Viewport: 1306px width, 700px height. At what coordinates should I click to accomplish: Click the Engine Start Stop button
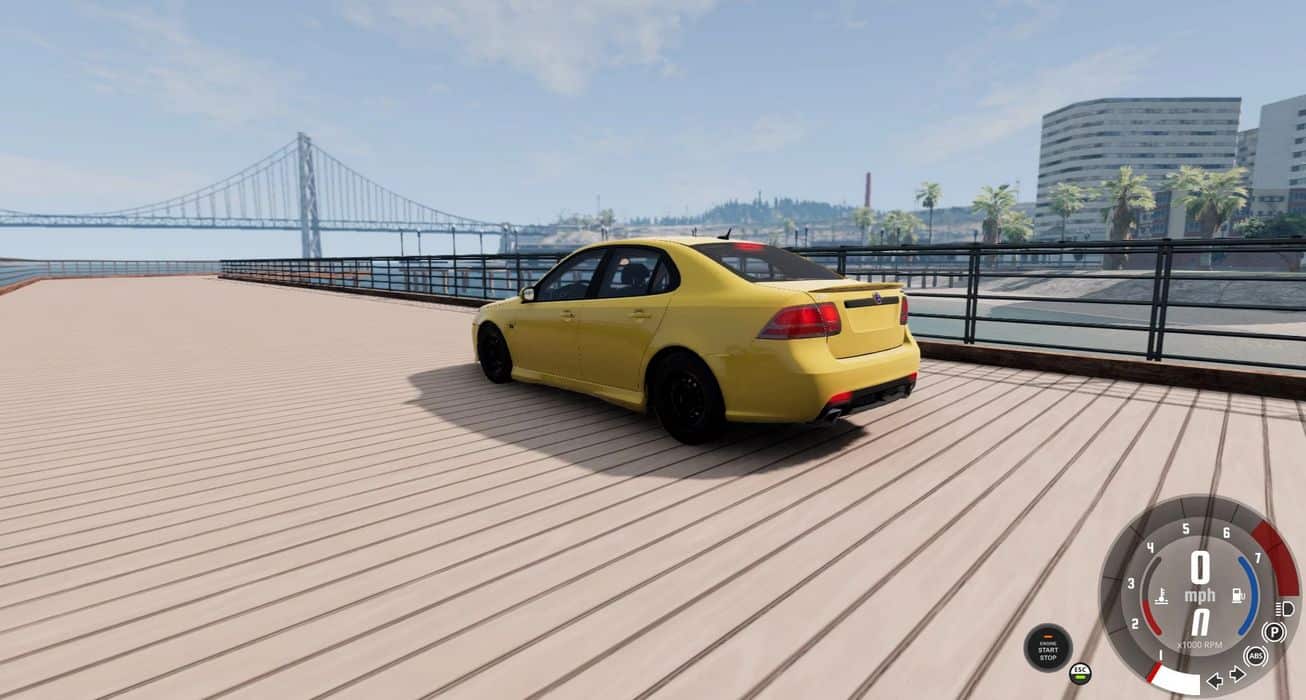click(x=1048, y=647)
